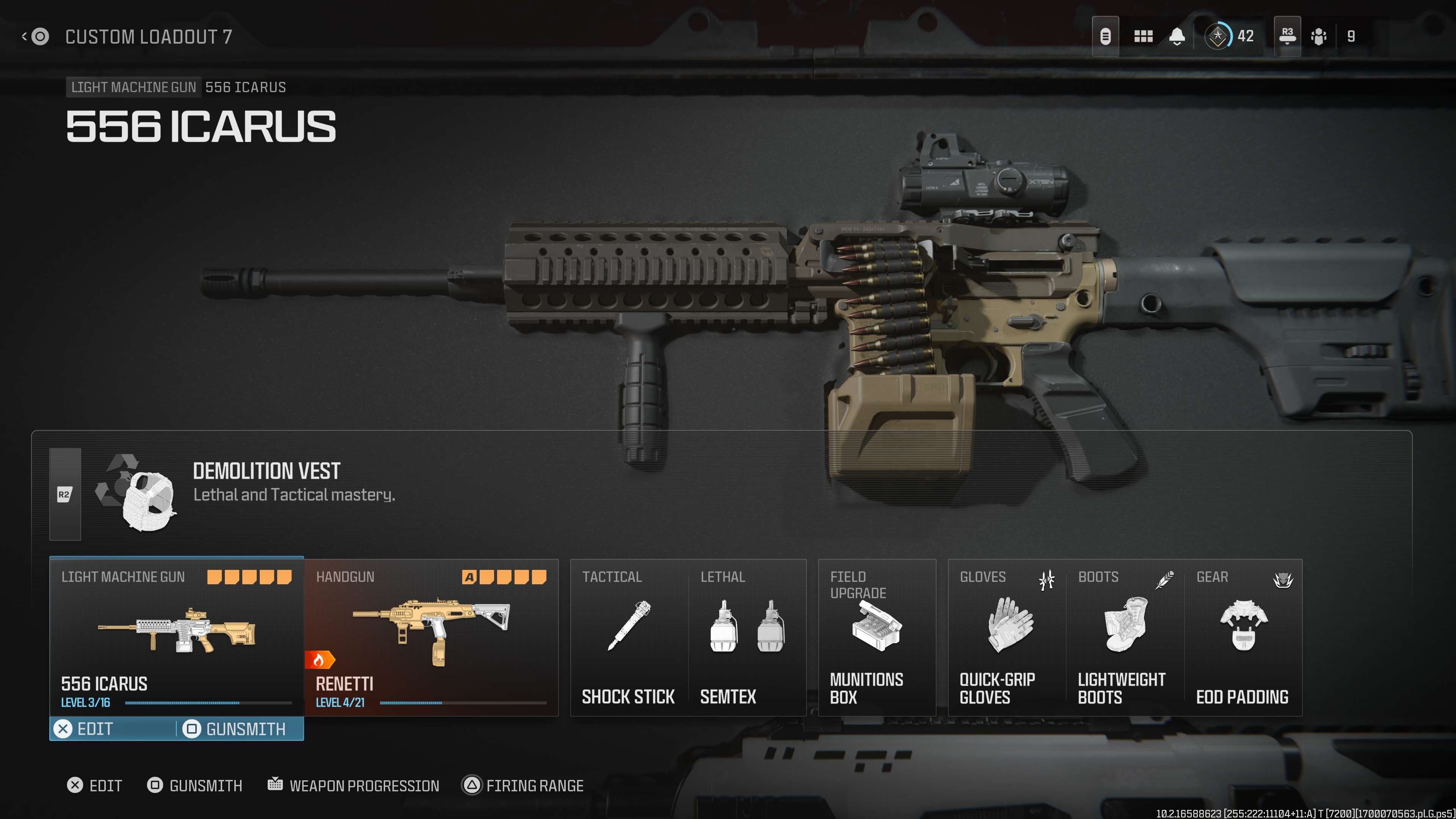Open the R3 headset channel button
This screenshot has height=819, width=1456.
[x=1287, y=36]
